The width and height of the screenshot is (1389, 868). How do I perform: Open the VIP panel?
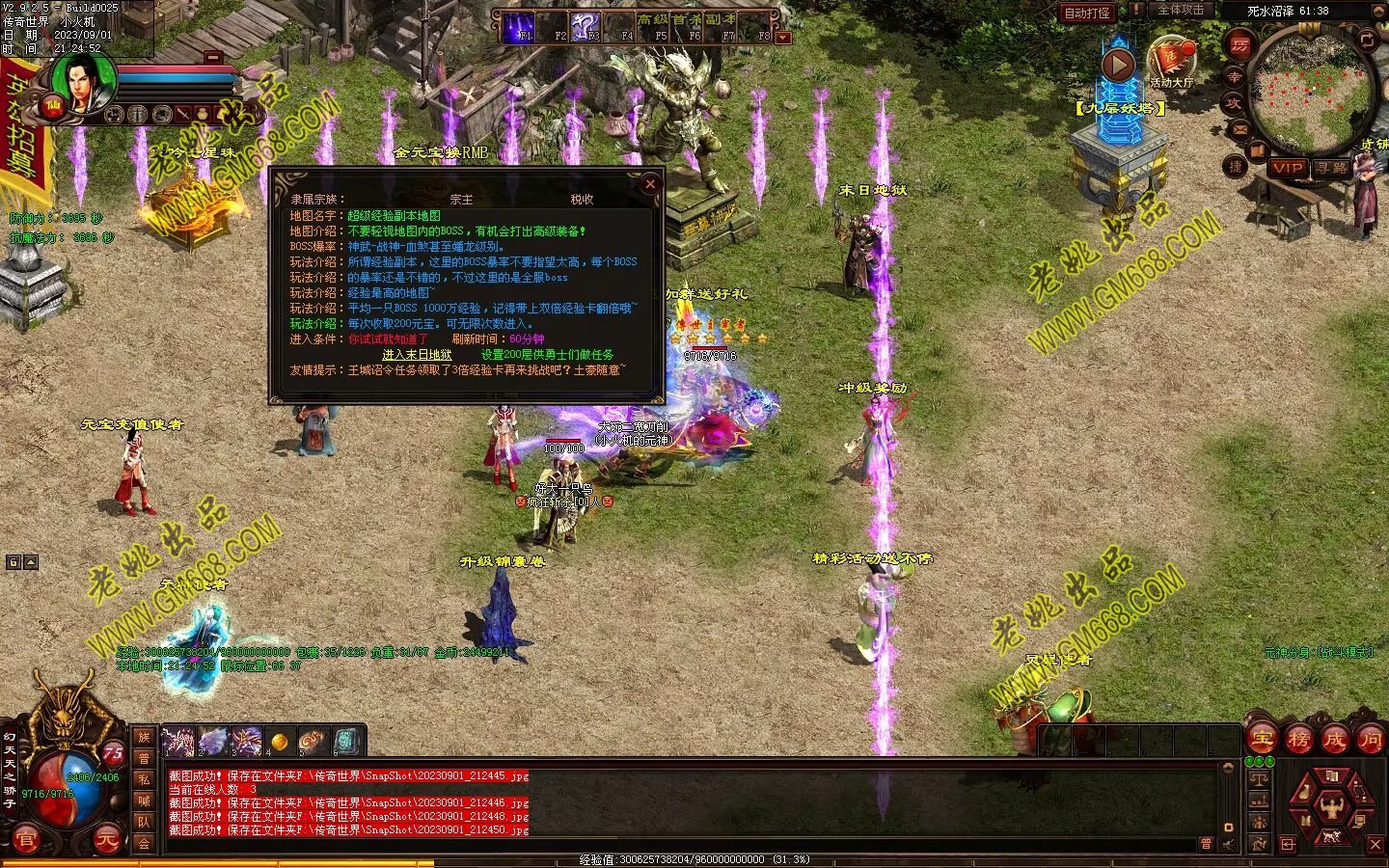point(1288,167)
